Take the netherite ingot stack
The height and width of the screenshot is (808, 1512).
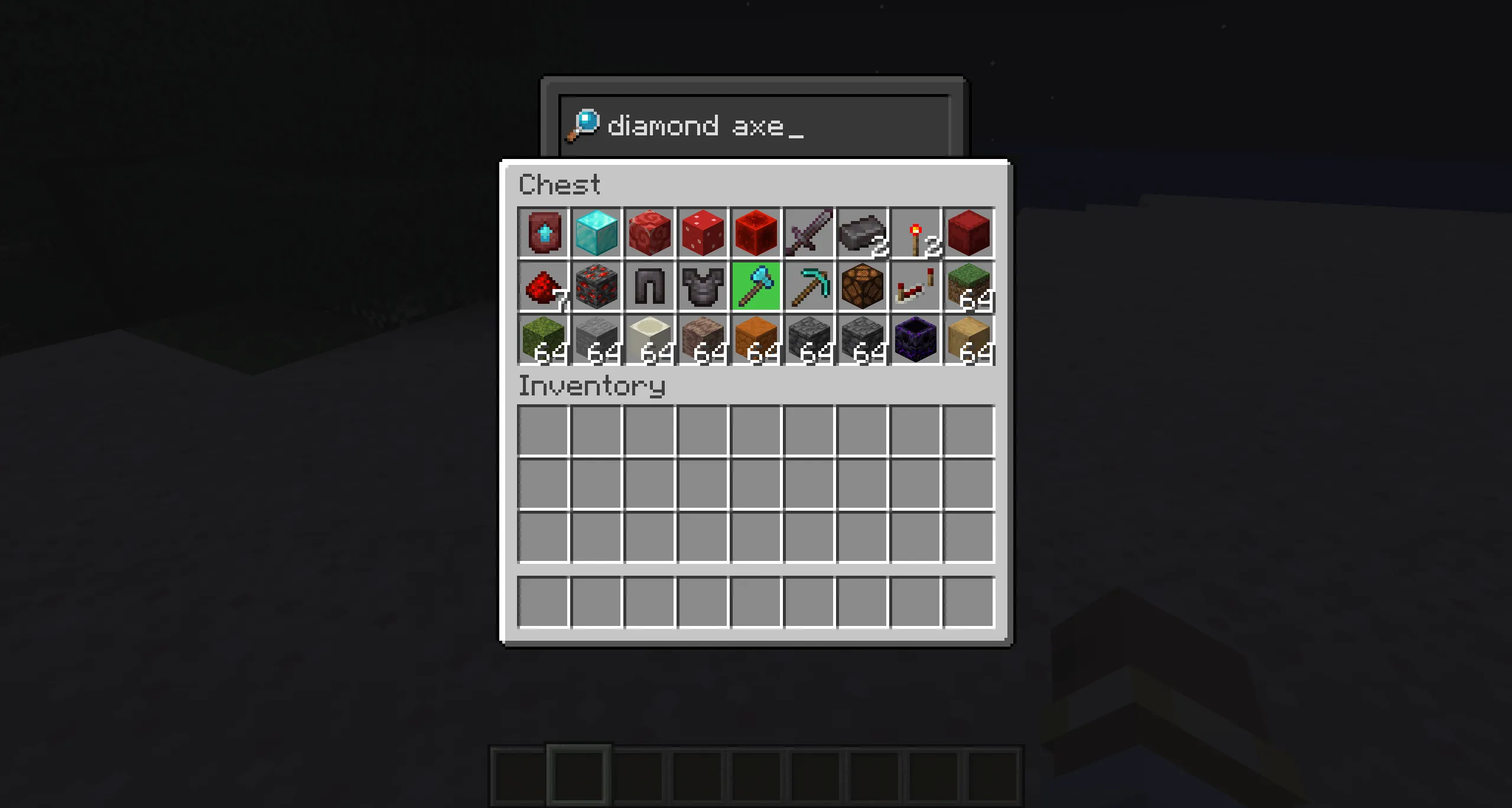pyautogui.click(x=861, y=233)
